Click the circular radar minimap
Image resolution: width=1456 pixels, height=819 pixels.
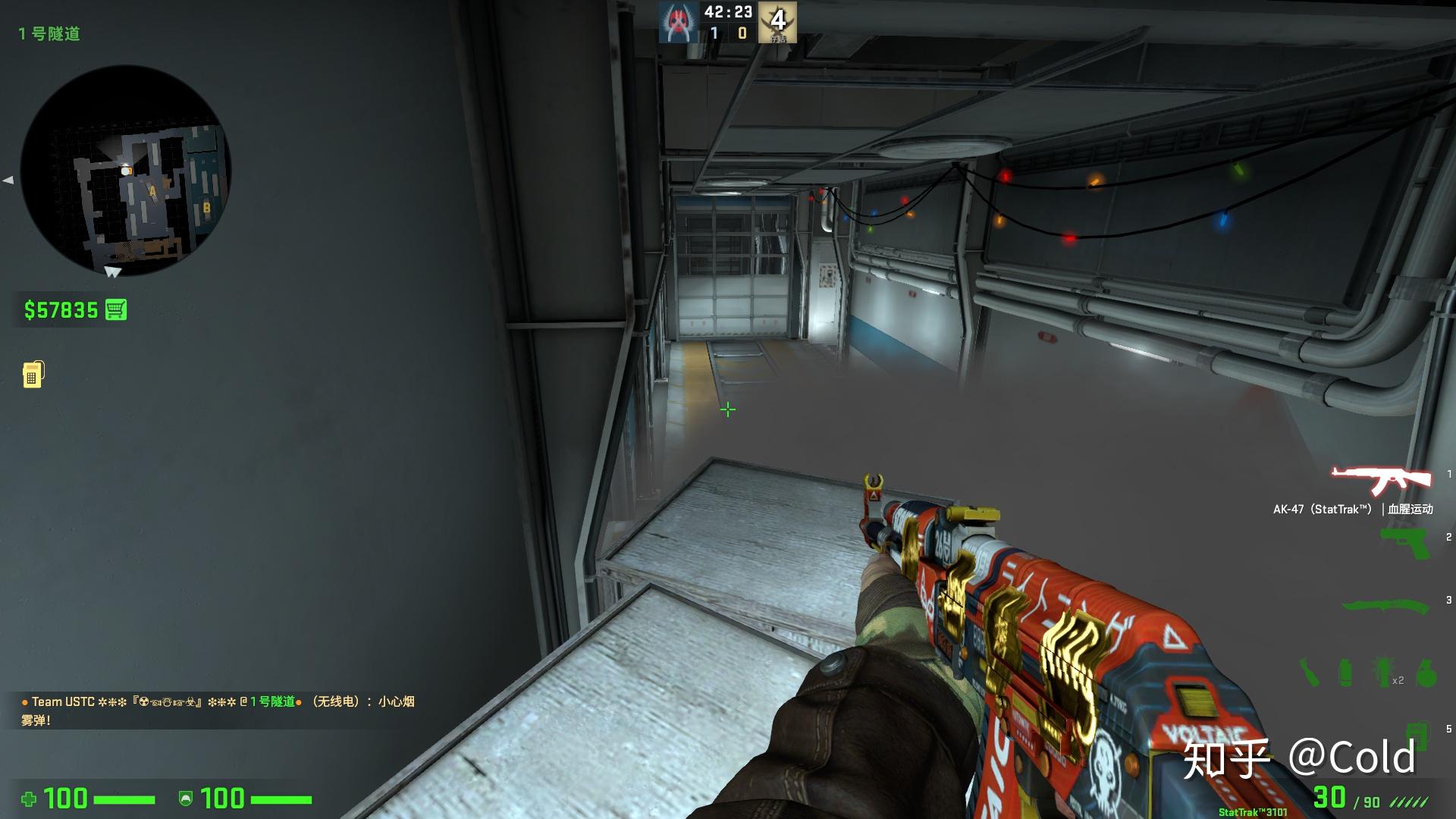(x=125, y=170)
